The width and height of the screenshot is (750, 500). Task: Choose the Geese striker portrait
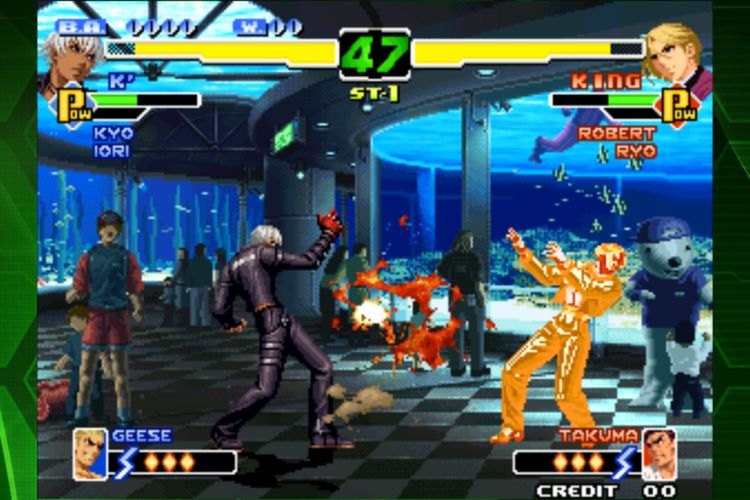(90, 454)
